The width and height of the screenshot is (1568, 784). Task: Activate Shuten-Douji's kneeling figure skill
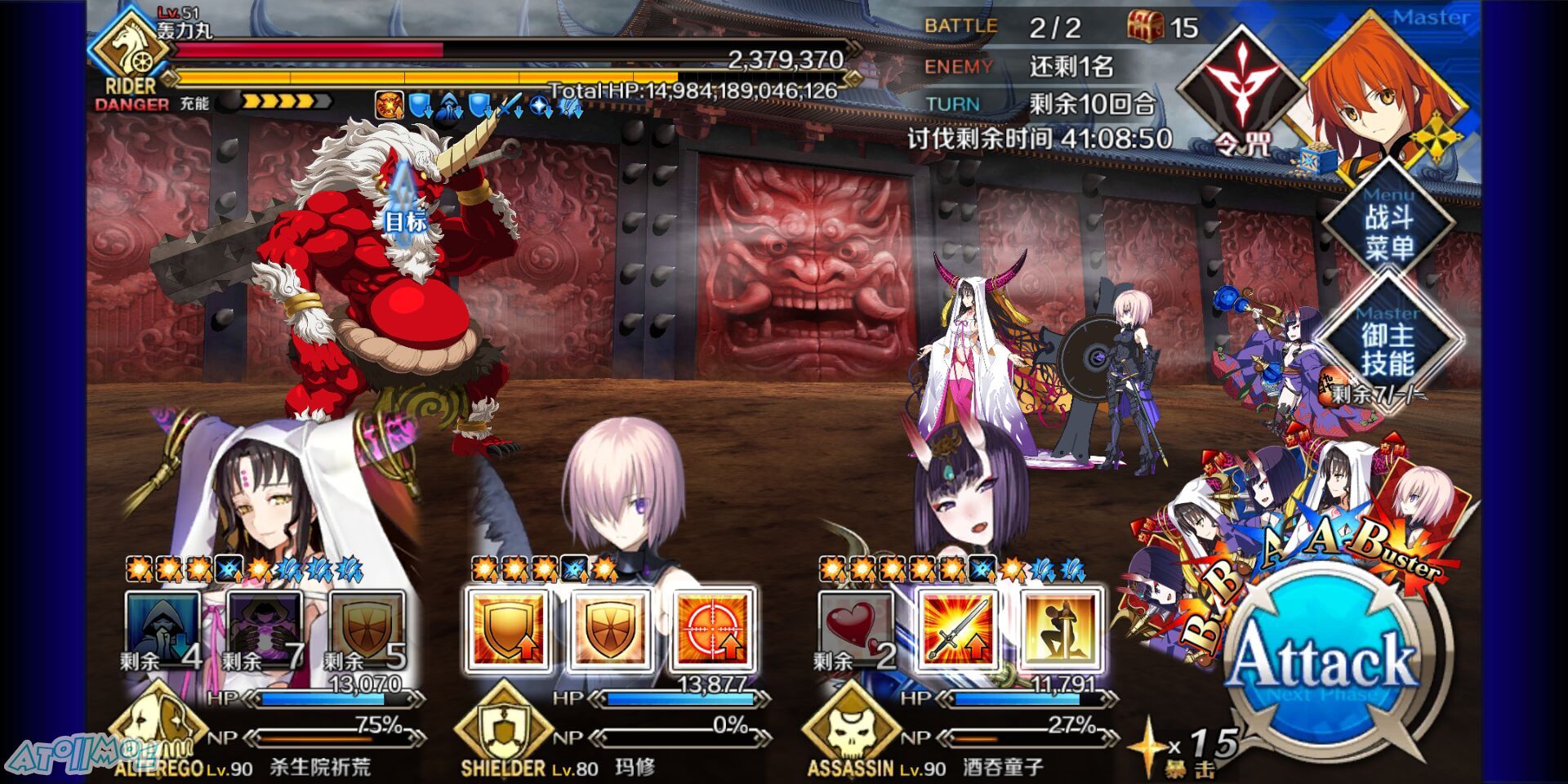pos(1060,629)
